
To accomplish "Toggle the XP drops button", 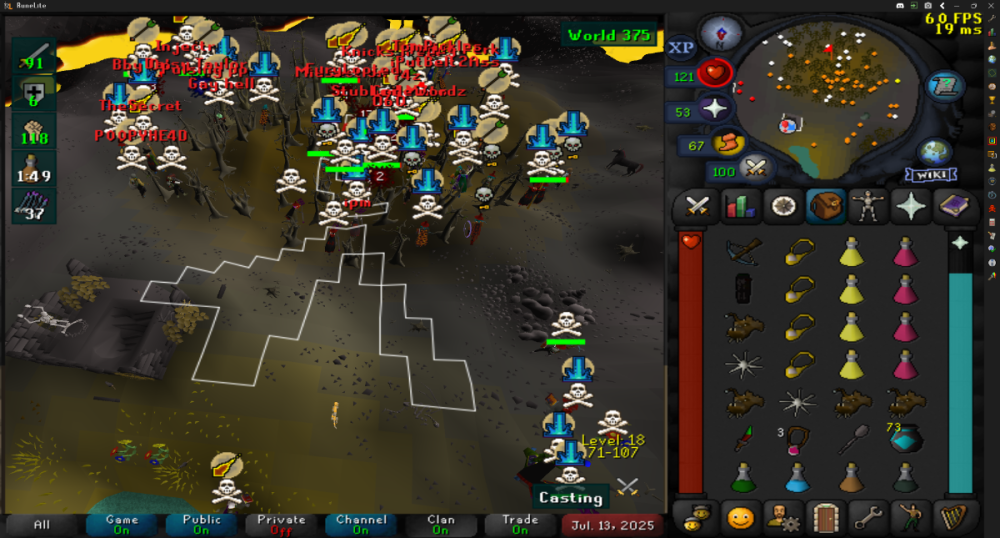I will pyautogui.click(x=681, y=48).
